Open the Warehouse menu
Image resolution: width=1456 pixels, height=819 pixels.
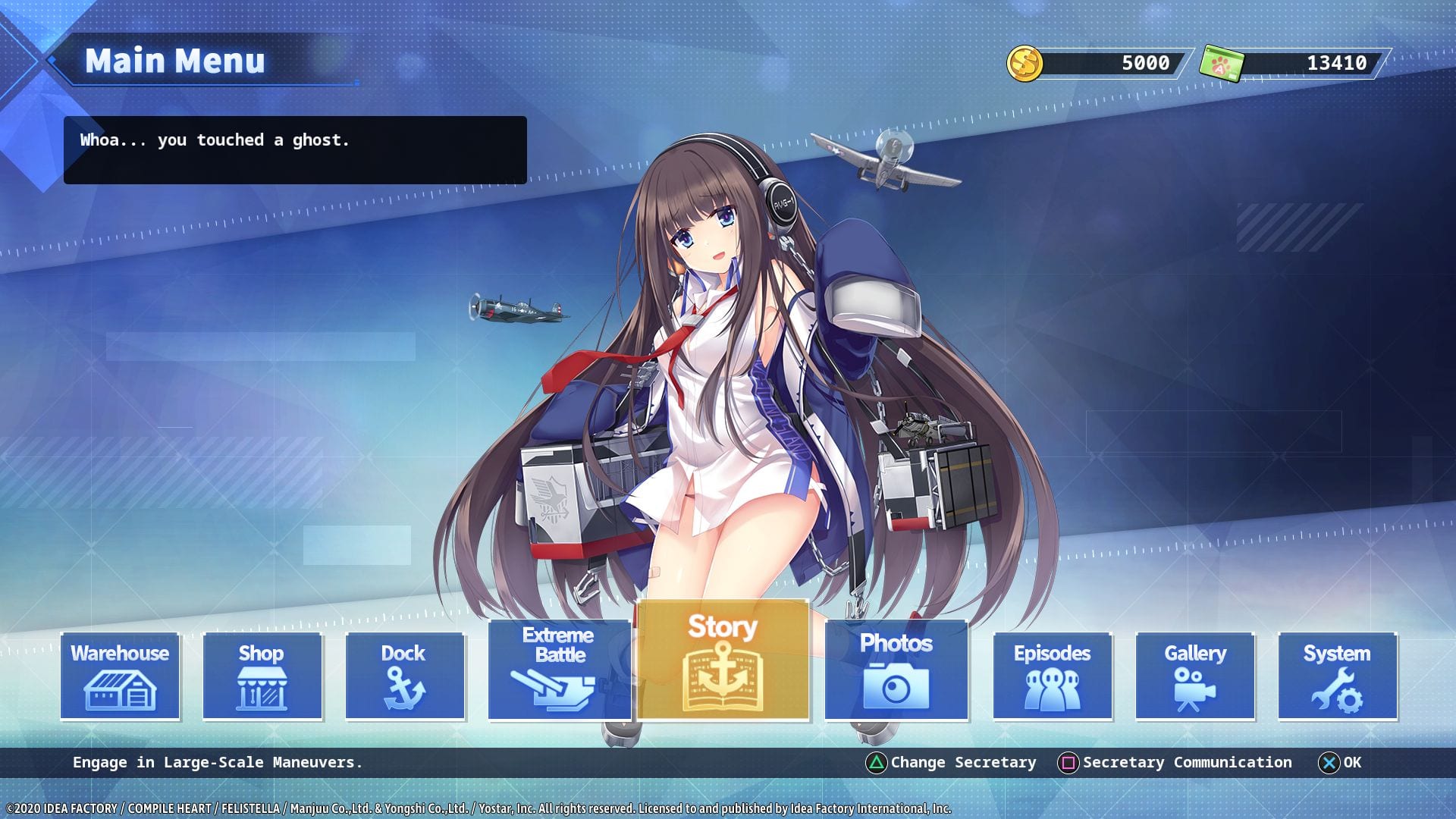pyautogui.click(x=120, y=676)
